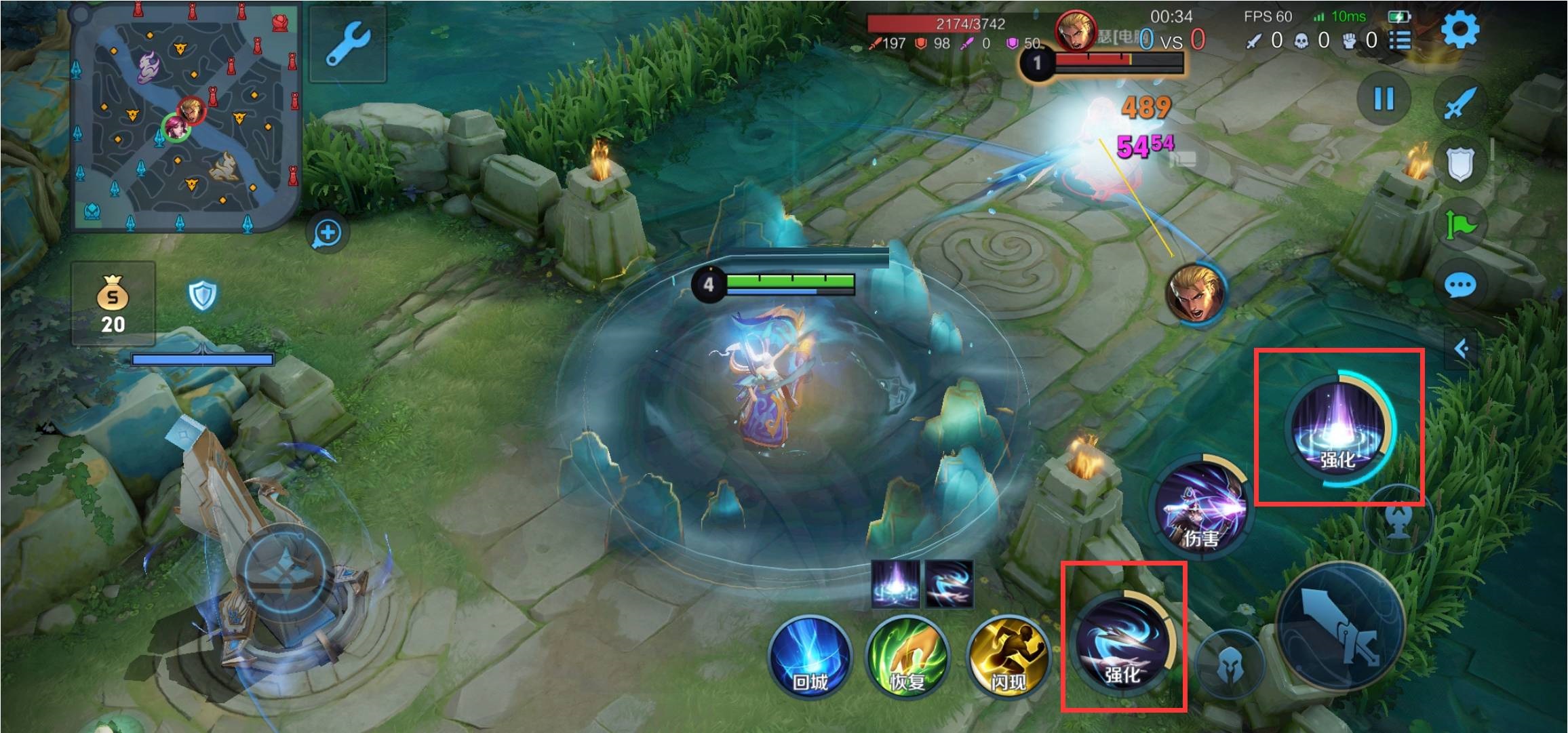The image size is (1568, 733).
Task: Open the scoreboard list icon
Action: coord(1400,41)
